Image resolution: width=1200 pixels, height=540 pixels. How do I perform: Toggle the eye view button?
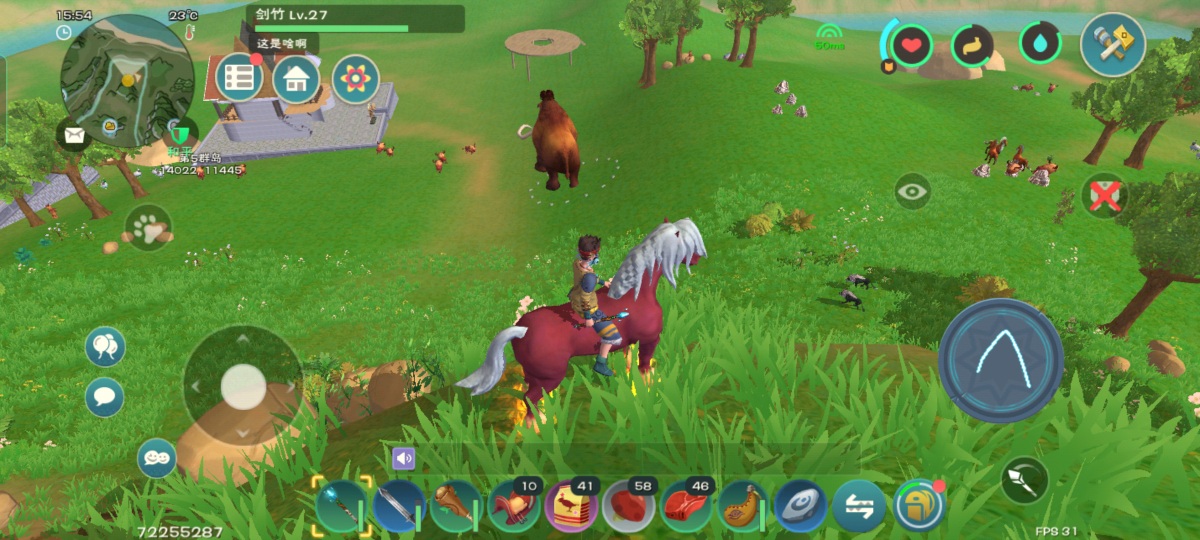click(x=912, y=191)
